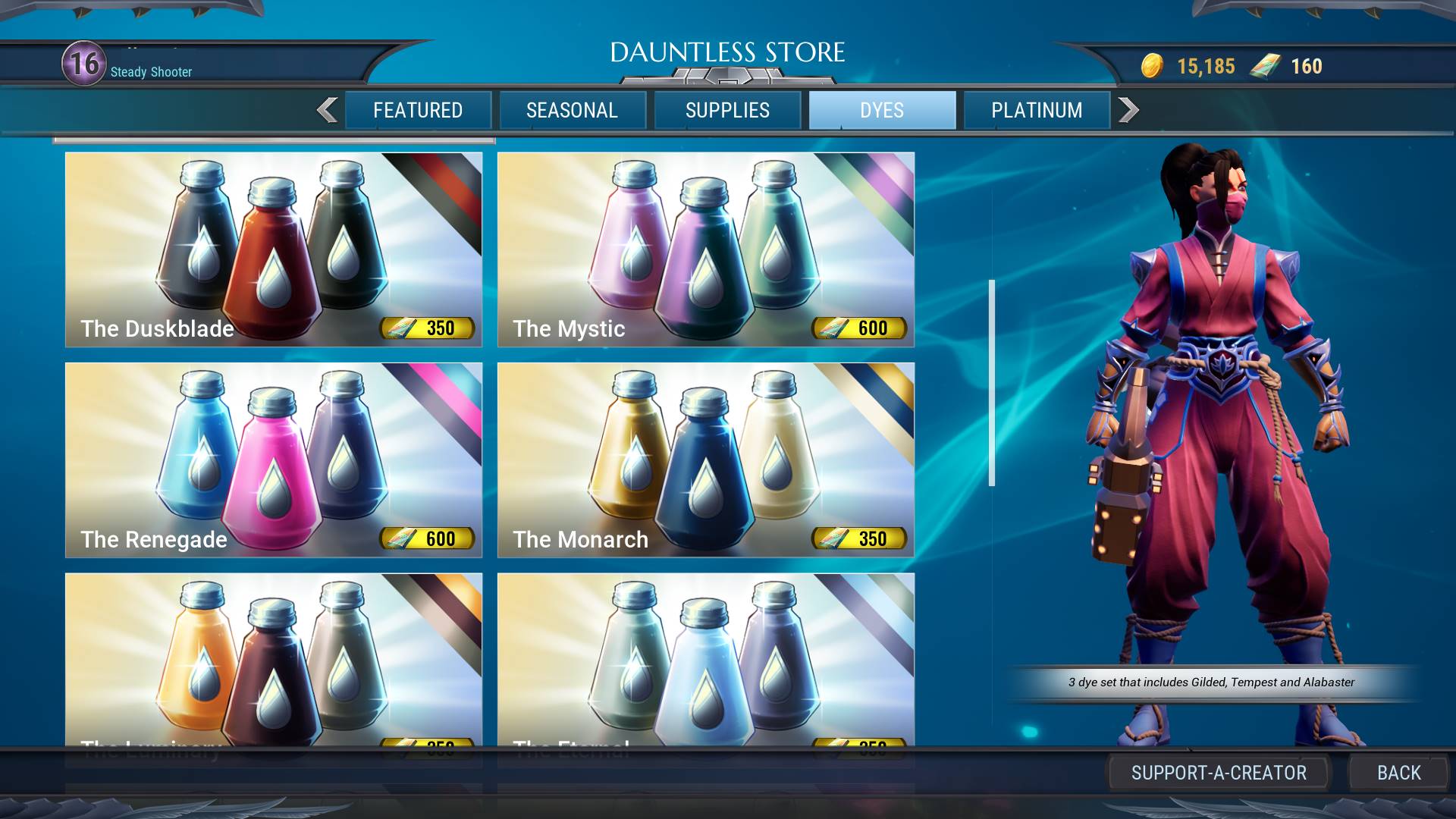
Task: Select The Mystic dye set
Action: coord(705,249)
